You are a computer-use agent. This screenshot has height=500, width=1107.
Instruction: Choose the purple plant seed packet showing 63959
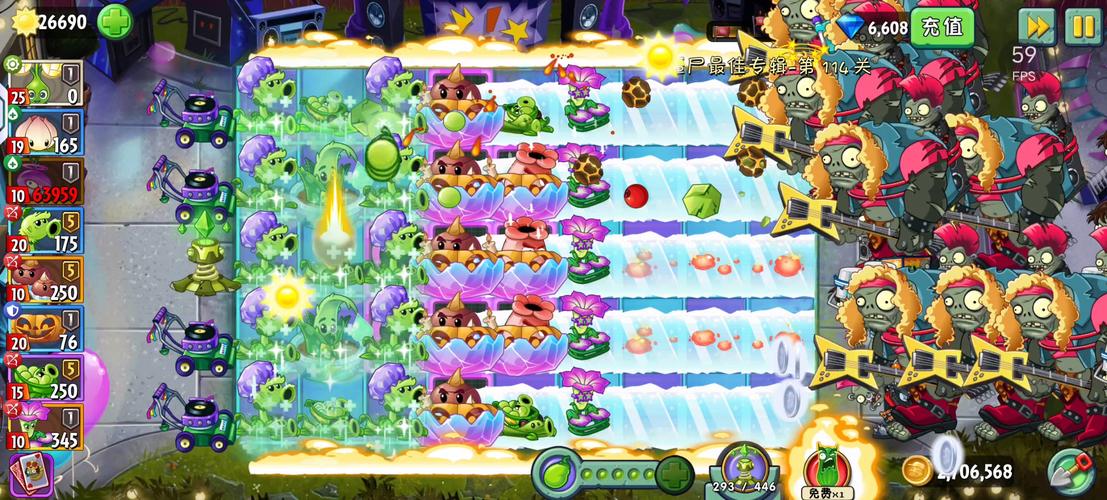pyautogui.click(x=43, y=183)
